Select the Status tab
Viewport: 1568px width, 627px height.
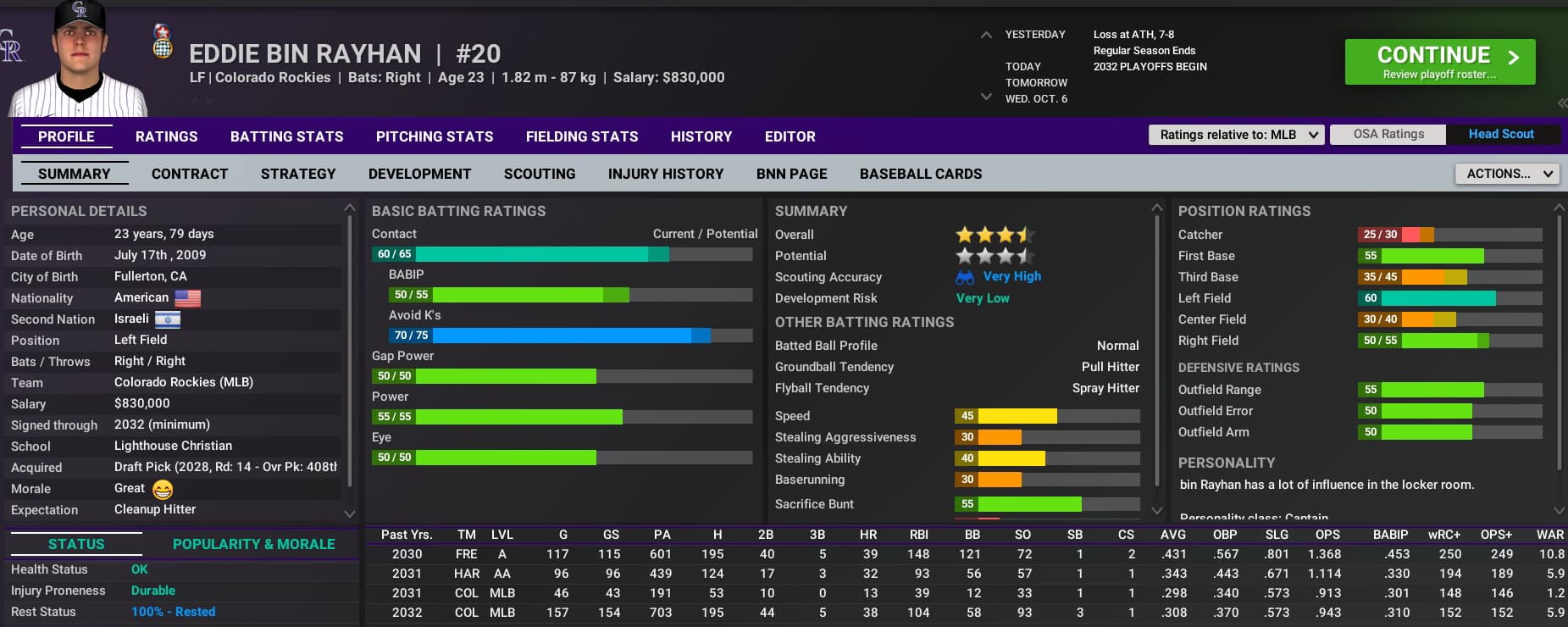[76, 544]
